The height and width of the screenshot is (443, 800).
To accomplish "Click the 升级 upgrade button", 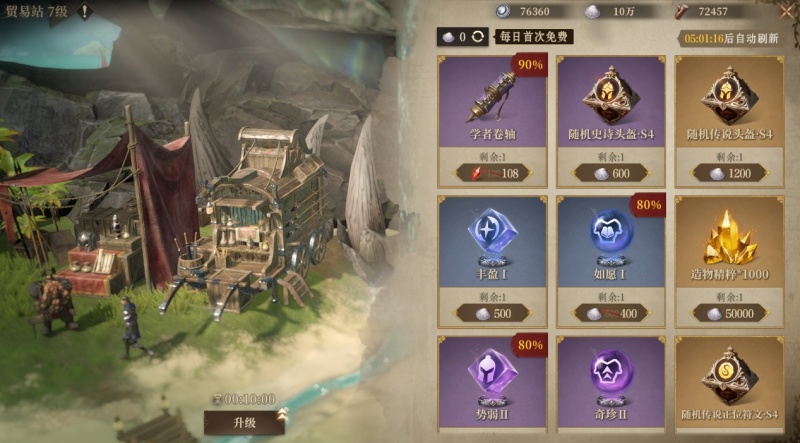I will point(244,422).
